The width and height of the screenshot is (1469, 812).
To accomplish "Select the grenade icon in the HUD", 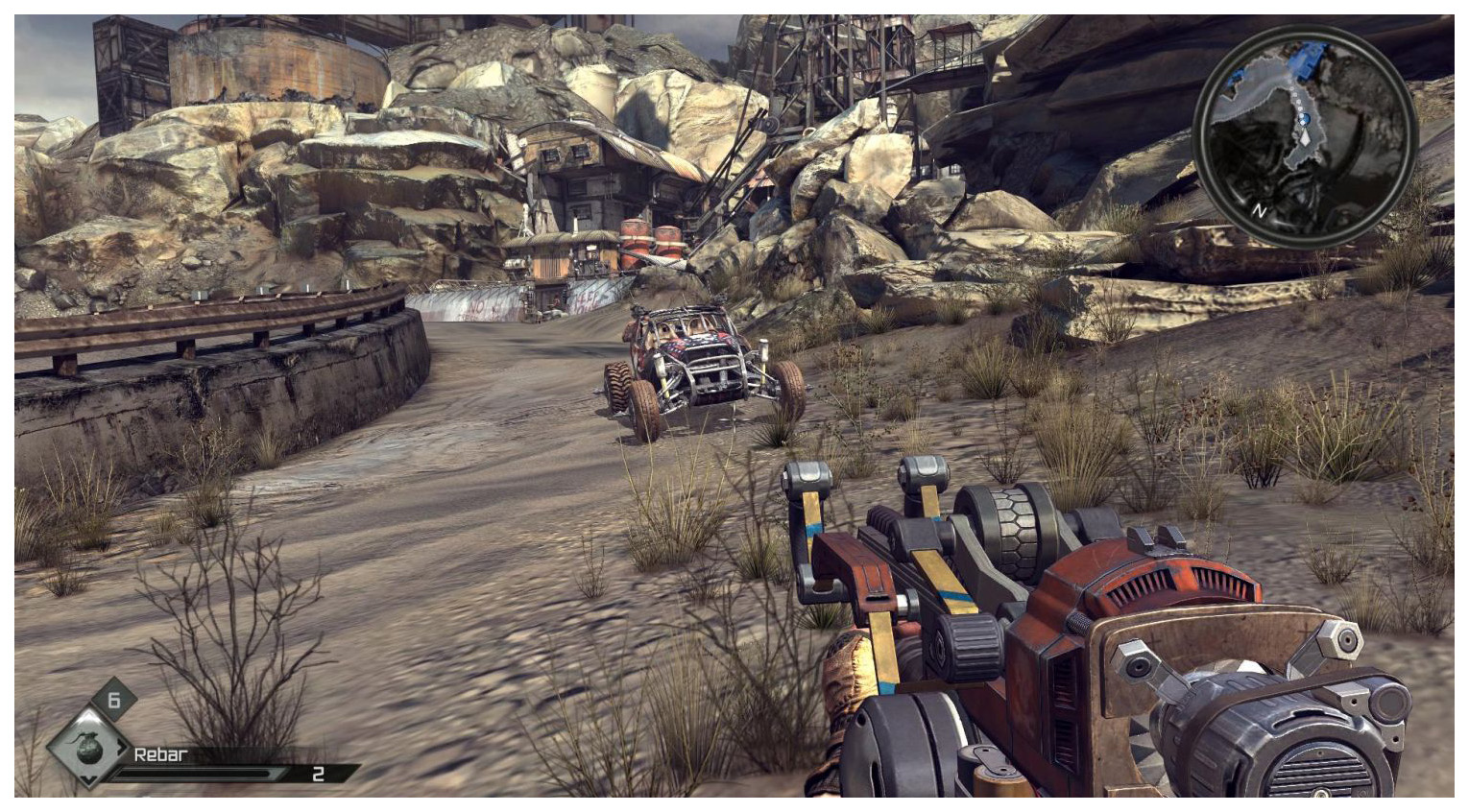I will [88, 749].
